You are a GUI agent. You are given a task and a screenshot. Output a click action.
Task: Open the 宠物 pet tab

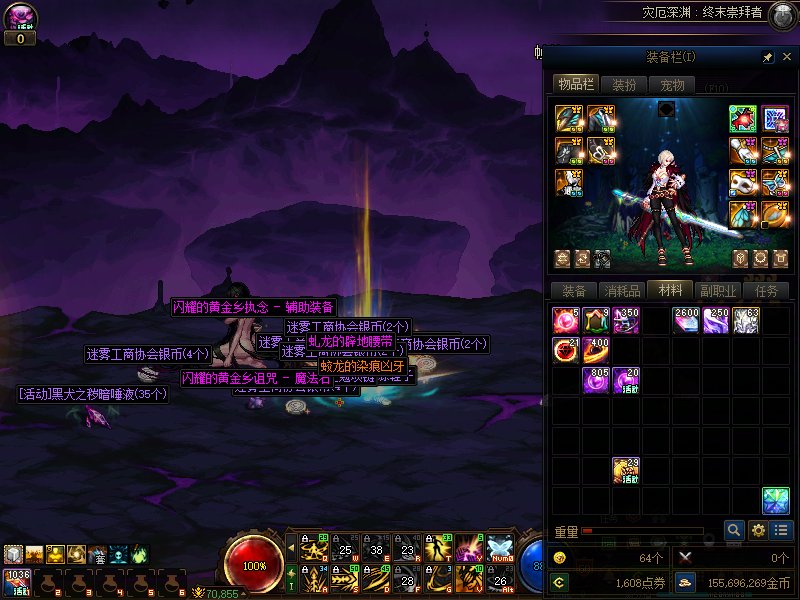coord(673,85)
